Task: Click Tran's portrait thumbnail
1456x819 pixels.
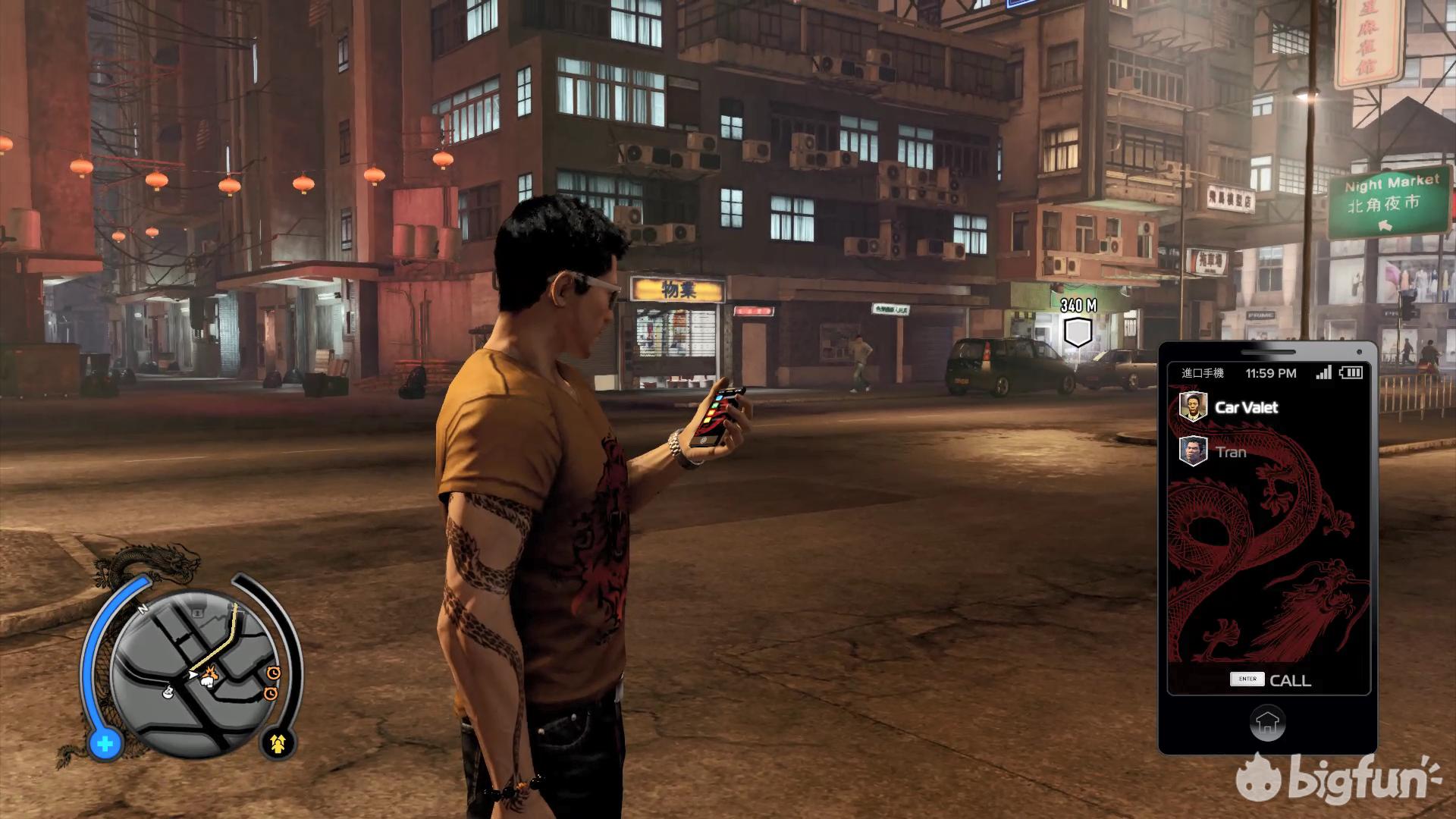Action: click(1193, 451)
